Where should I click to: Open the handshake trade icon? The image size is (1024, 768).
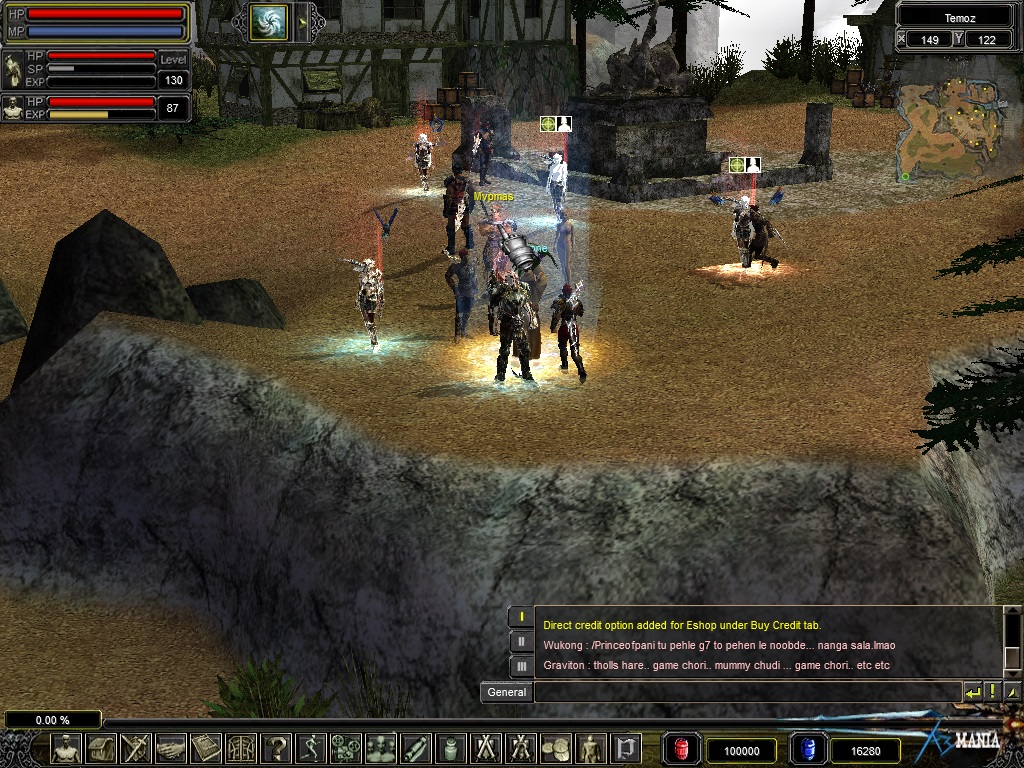pos(171,748)
